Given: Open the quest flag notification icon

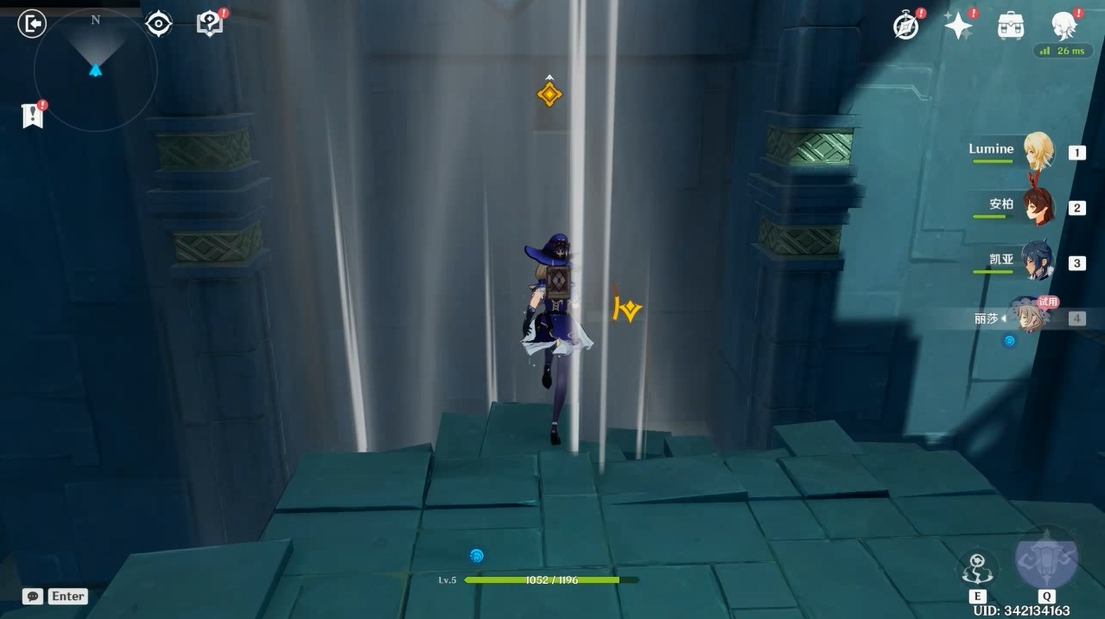Looking at the screenshot, I should (33, 116).
